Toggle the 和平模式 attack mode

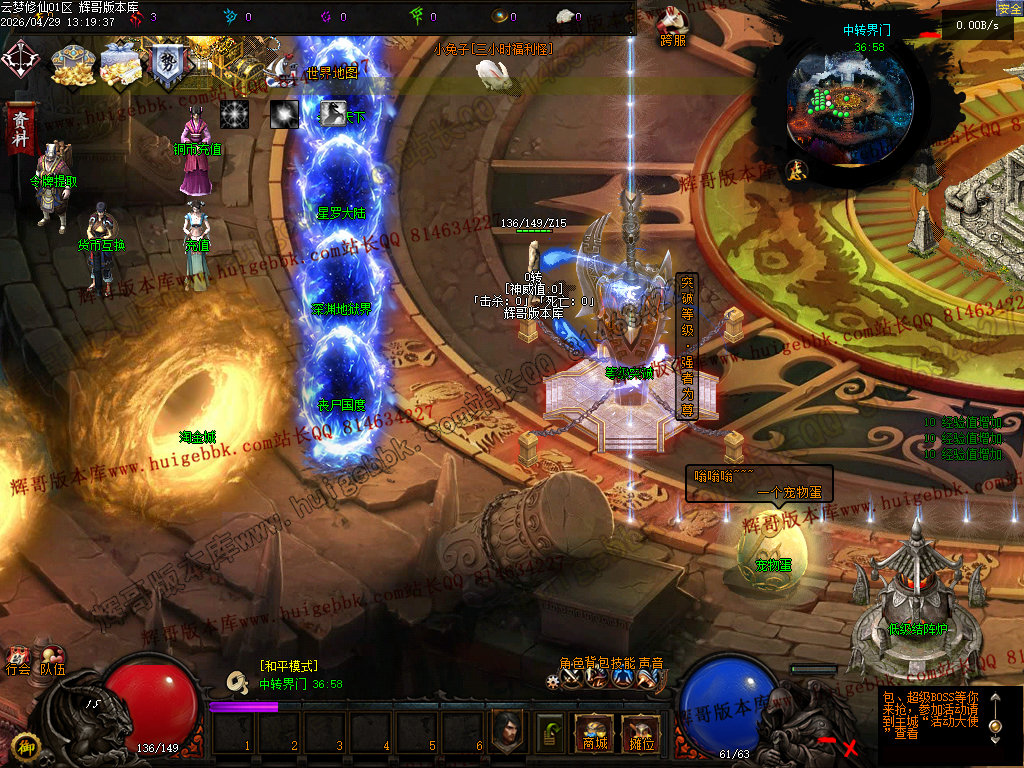tap(288, 666)
